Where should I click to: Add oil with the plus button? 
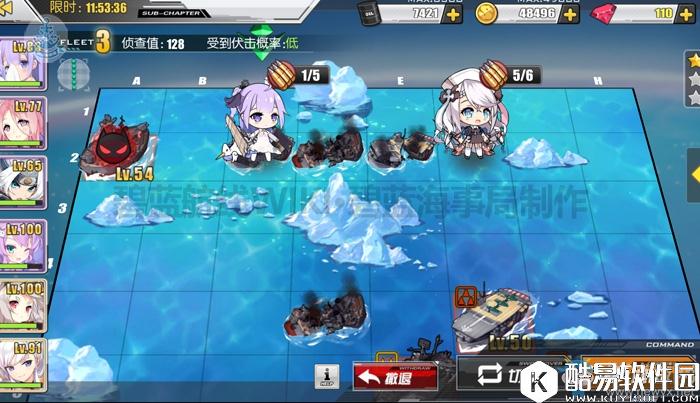(454, 14)
